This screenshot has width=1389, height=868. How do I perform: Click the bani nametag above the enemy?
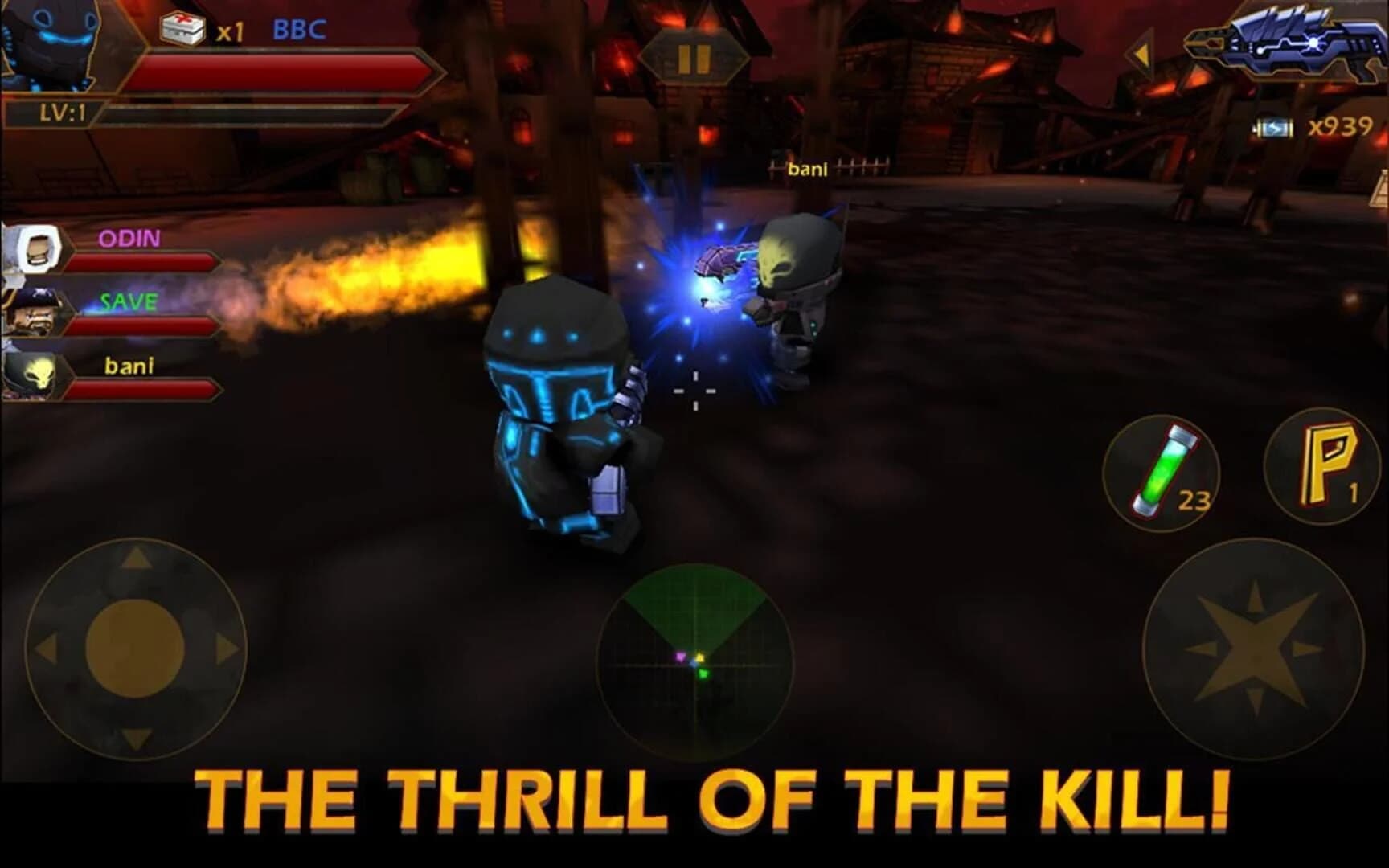(808, 169)
